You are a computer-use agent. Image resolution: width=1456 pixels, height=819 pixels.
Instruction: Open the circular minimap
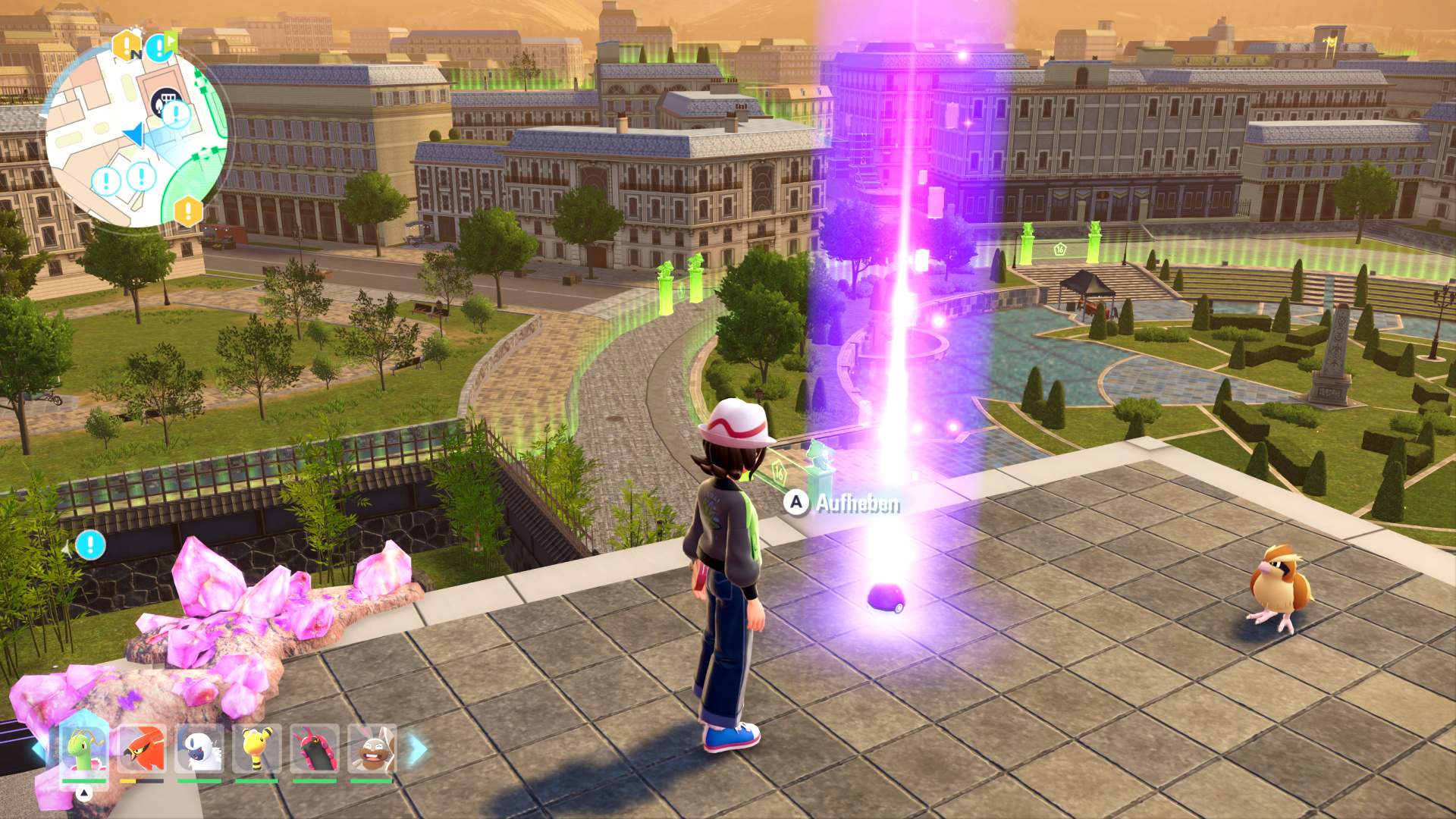136,136
